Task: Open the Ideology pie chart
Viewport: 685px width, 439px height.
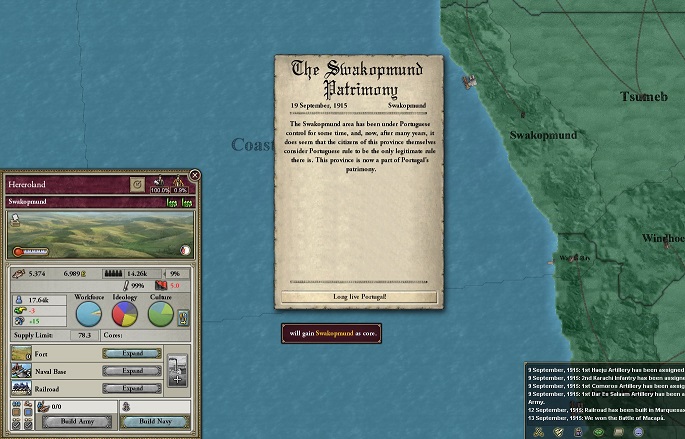Action: click(125, 314)
